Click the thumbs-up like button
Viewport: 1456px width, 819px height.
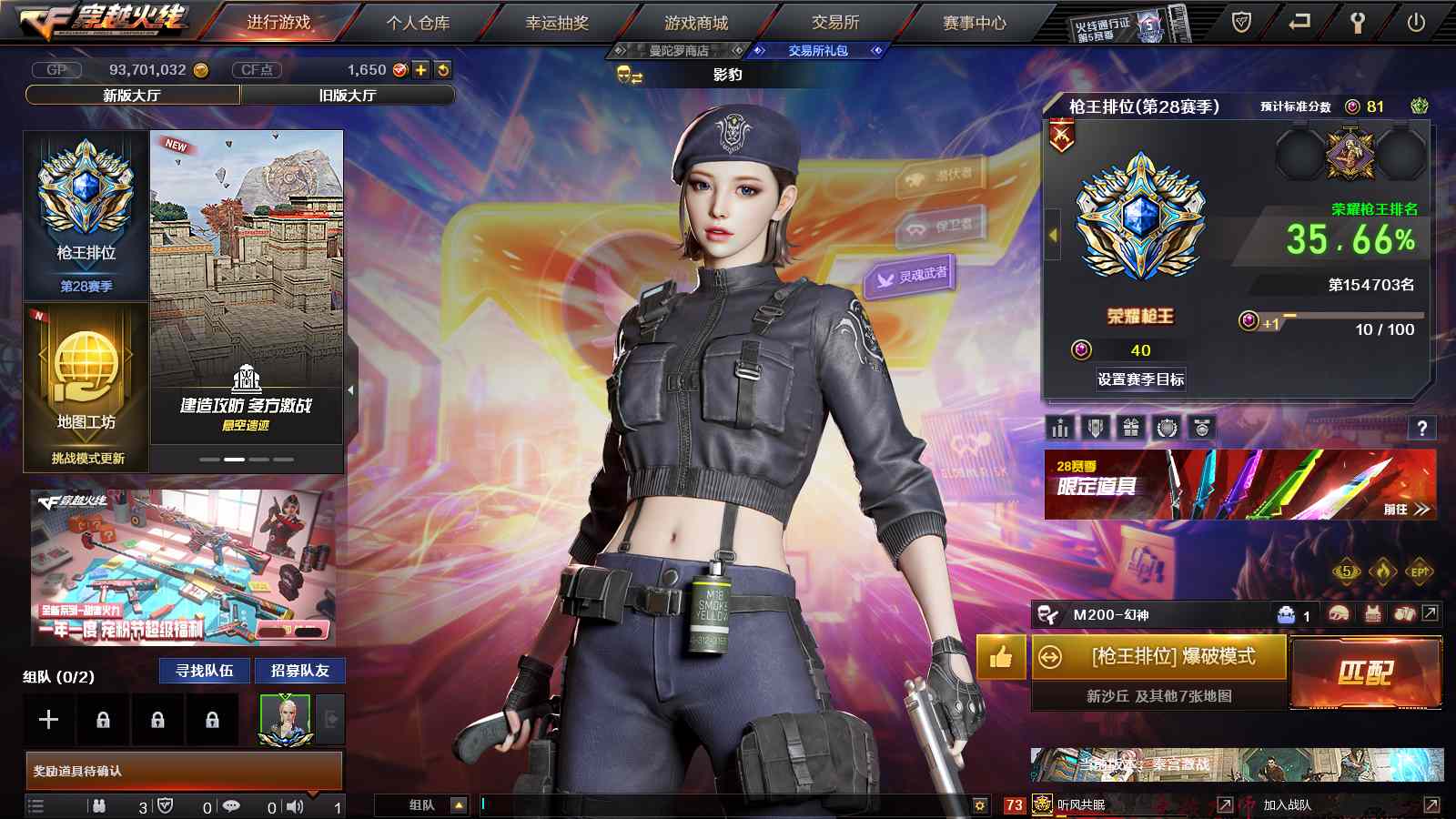1001,657
